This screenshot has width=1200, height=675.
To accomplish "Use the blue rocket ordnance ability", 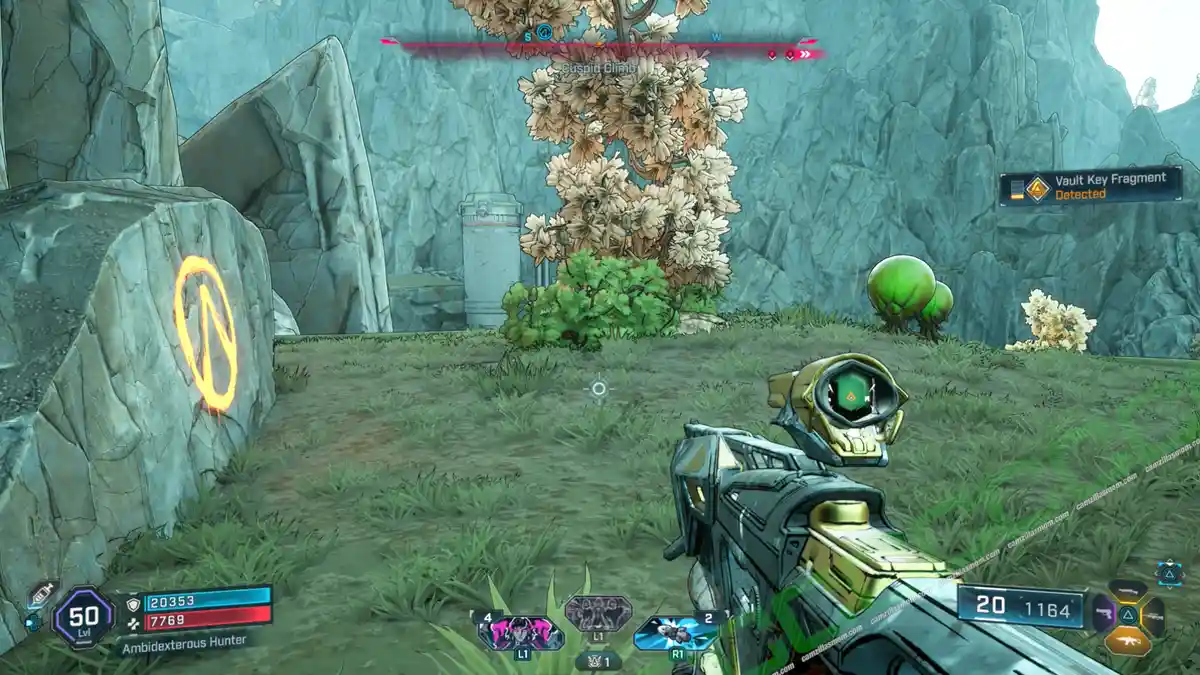I will pyautogui.click(x=676, y=631).
